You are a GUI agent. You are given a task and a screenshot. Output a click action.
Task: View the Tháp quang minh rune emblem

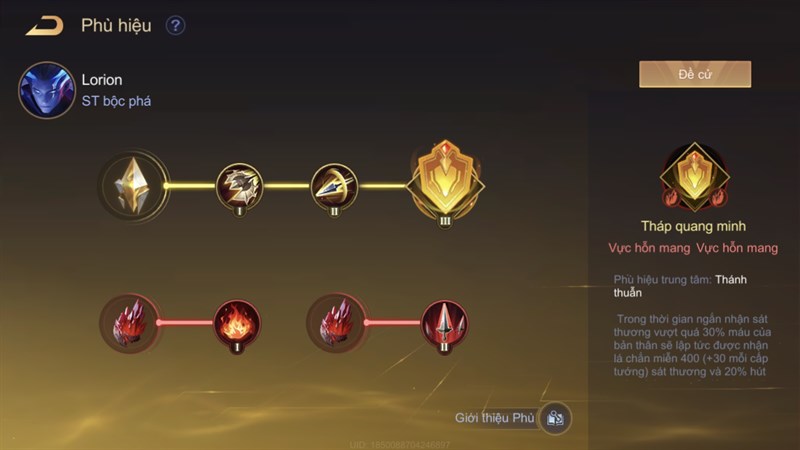(695, 175)
